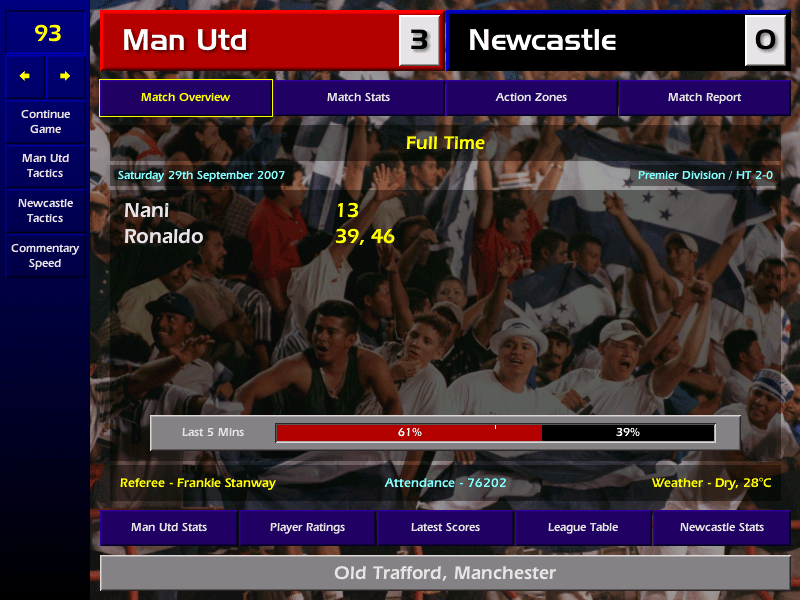View Newcastle Stats
800x600 pixels.
721,527
